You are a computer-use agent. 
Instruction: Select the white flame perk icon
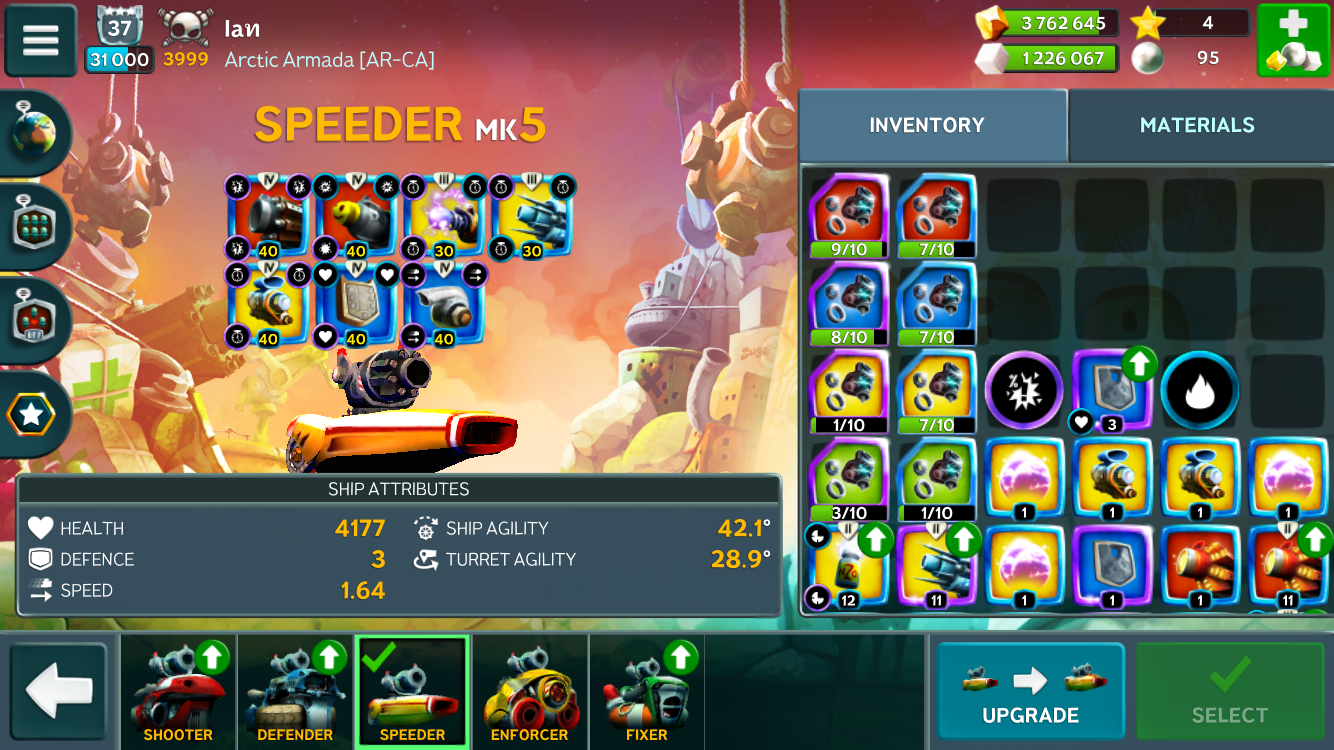[1200, 391]
